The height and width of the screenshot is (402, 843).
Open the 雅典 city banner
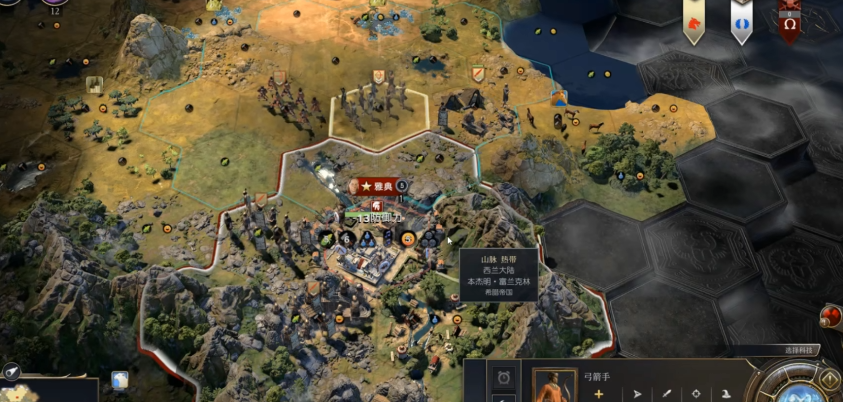pos(378,186)
